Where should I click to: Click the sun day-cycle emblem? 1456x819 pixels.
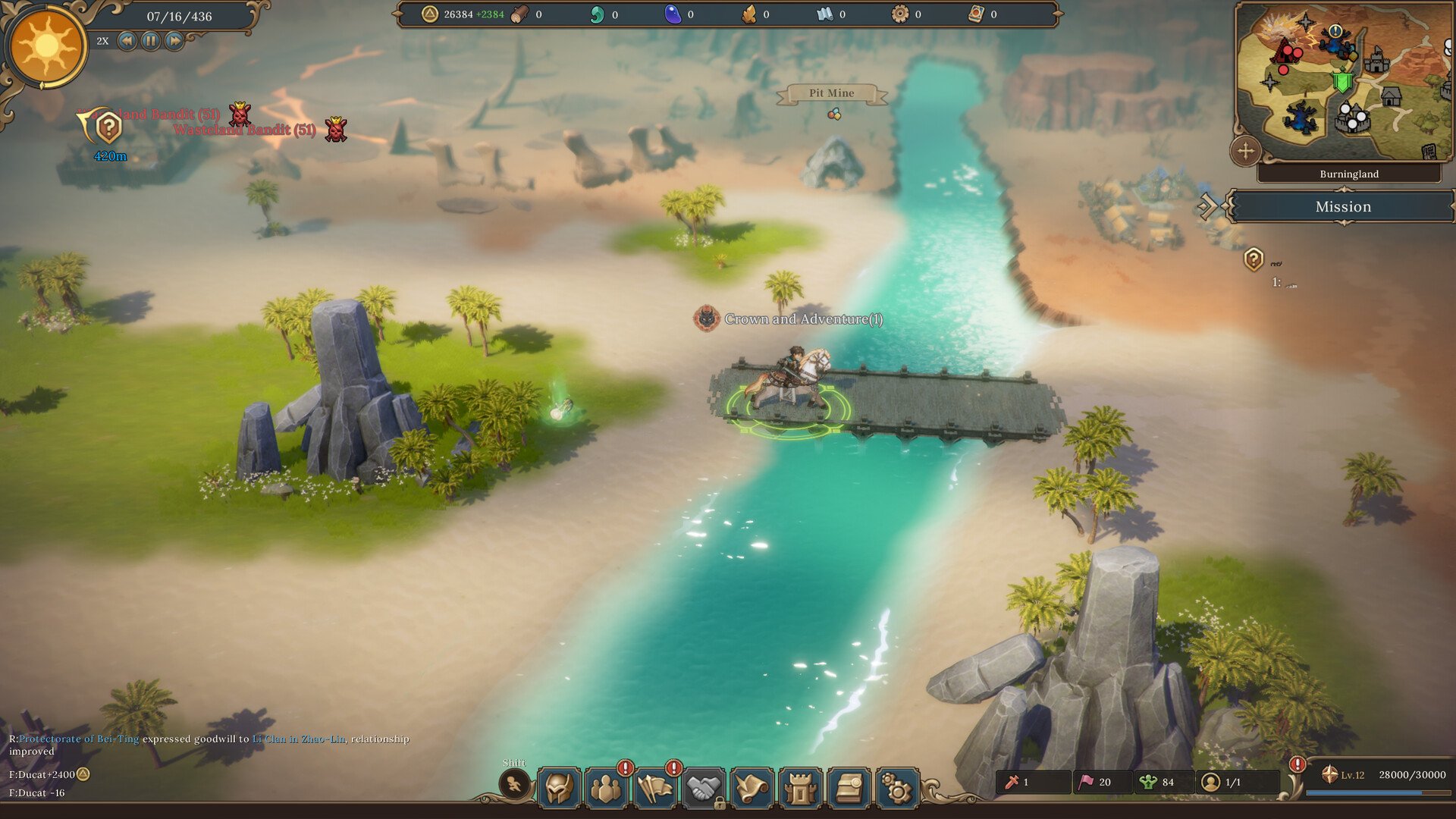click(46, 45)
